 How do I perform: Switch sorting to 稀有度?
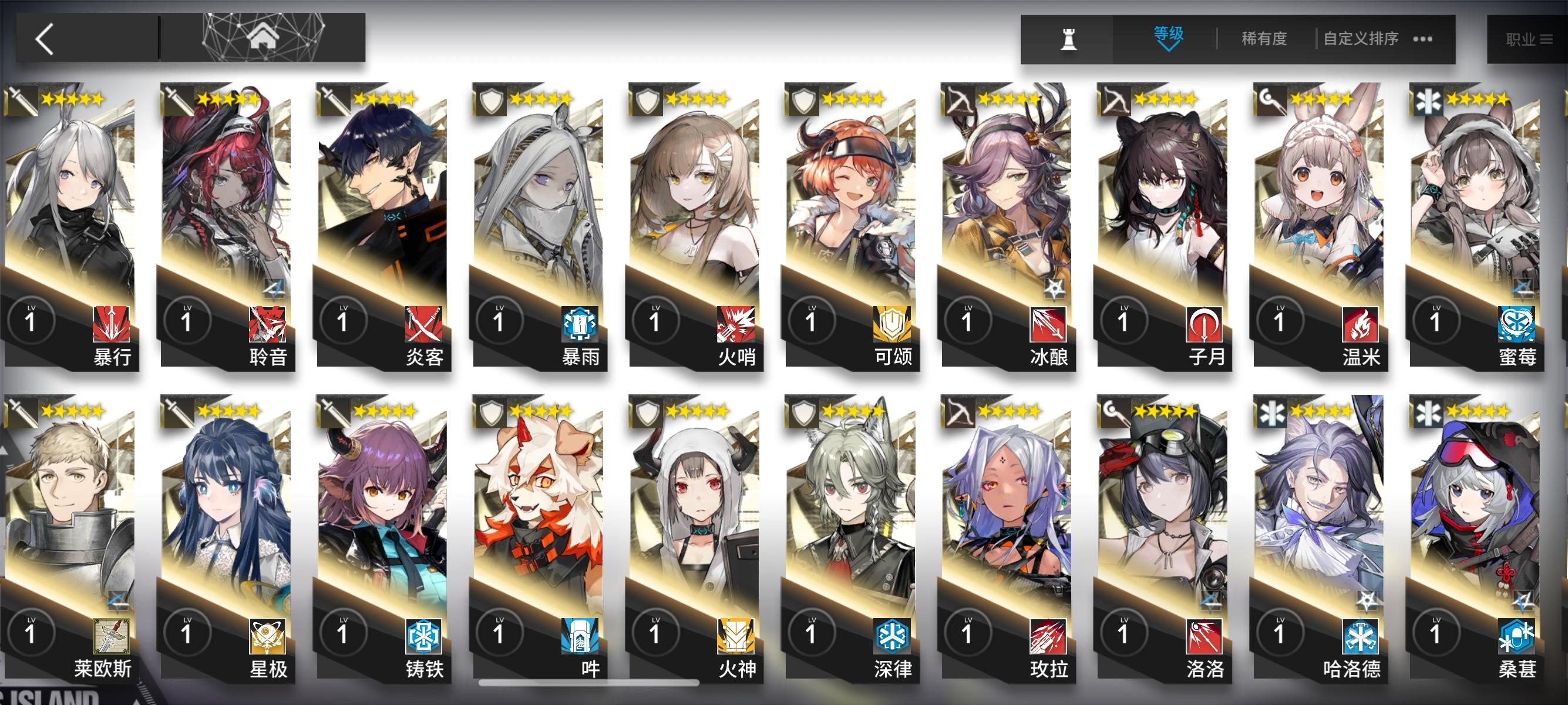(x=1264, y=38)
